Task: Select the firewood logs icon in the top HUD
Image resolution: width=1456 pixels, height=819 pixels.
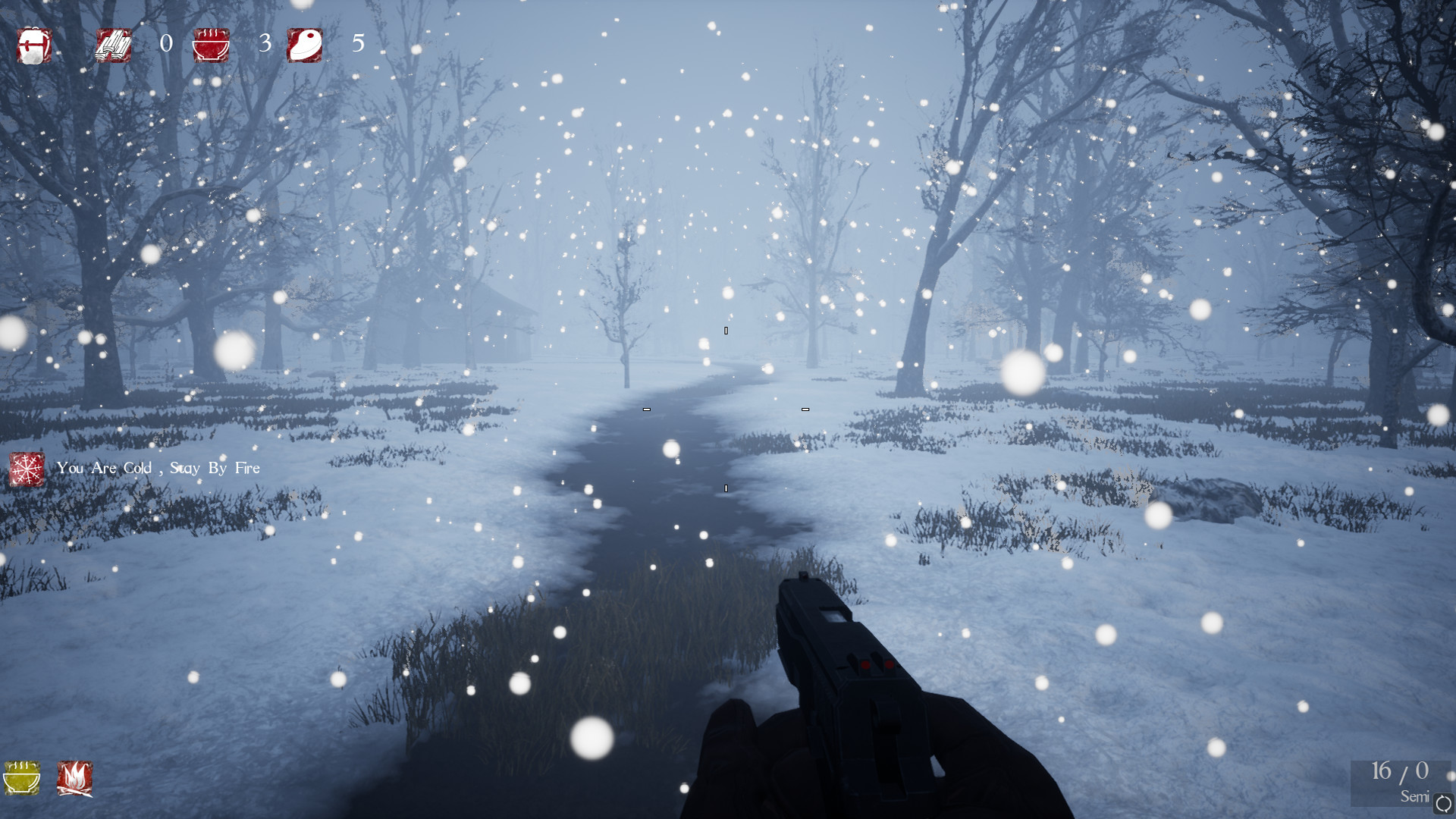Action: tap(113, 45)
